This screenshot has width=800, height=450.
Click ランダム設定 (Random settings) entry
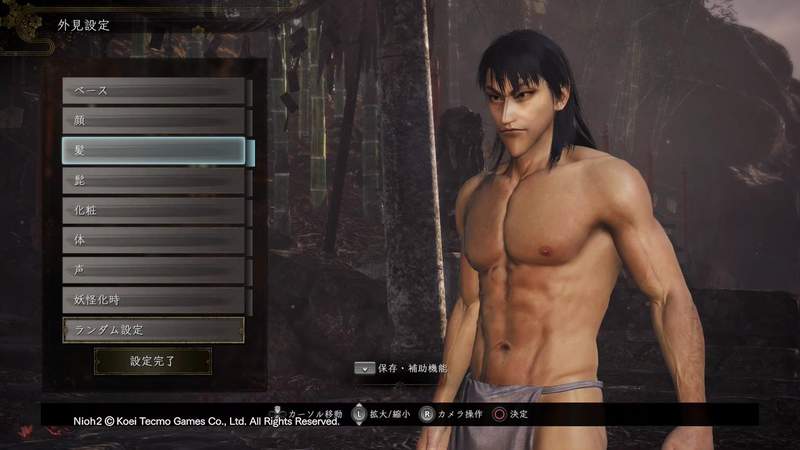[154, 330]
